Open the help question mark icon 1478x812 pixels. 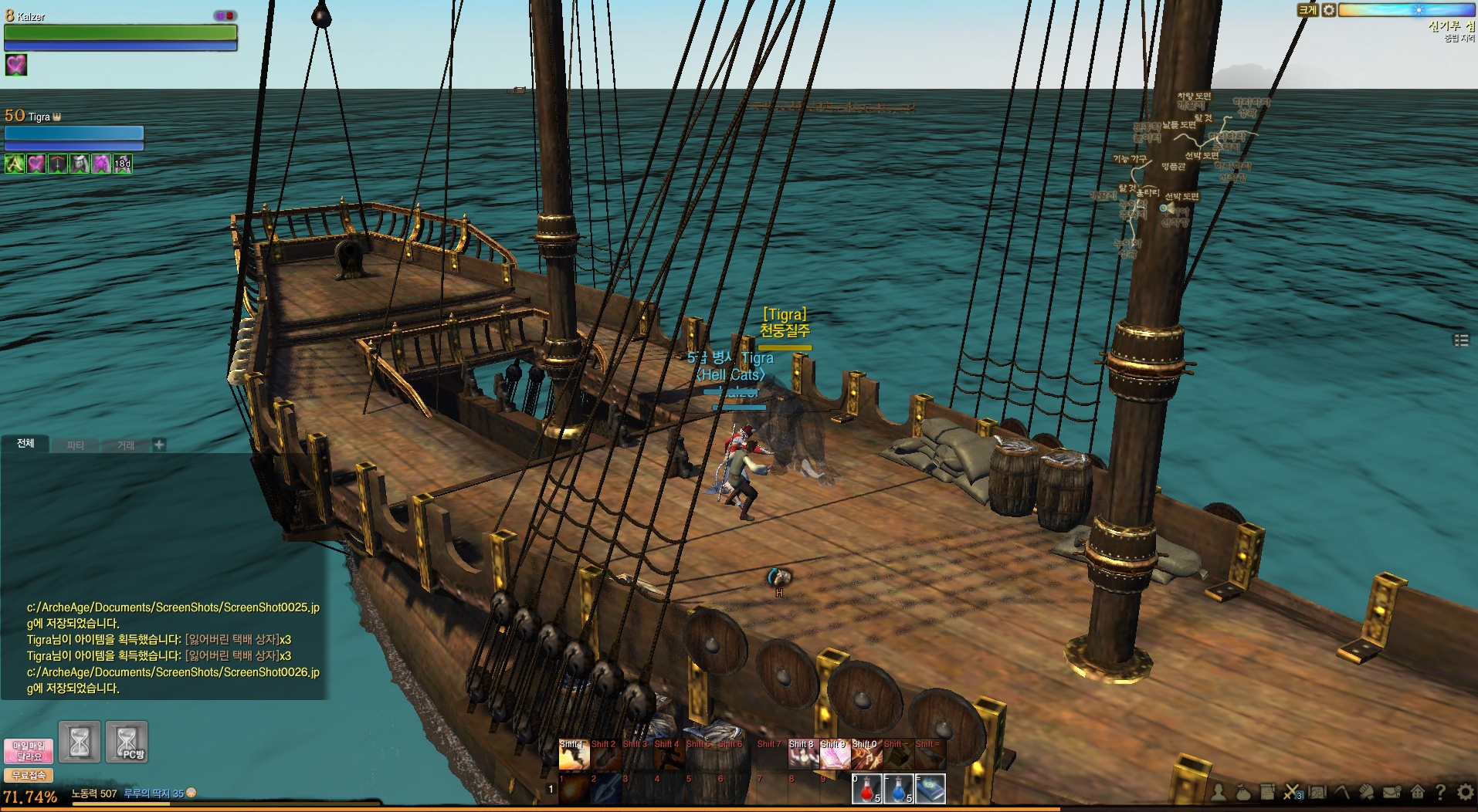(x=1440, y=792)
